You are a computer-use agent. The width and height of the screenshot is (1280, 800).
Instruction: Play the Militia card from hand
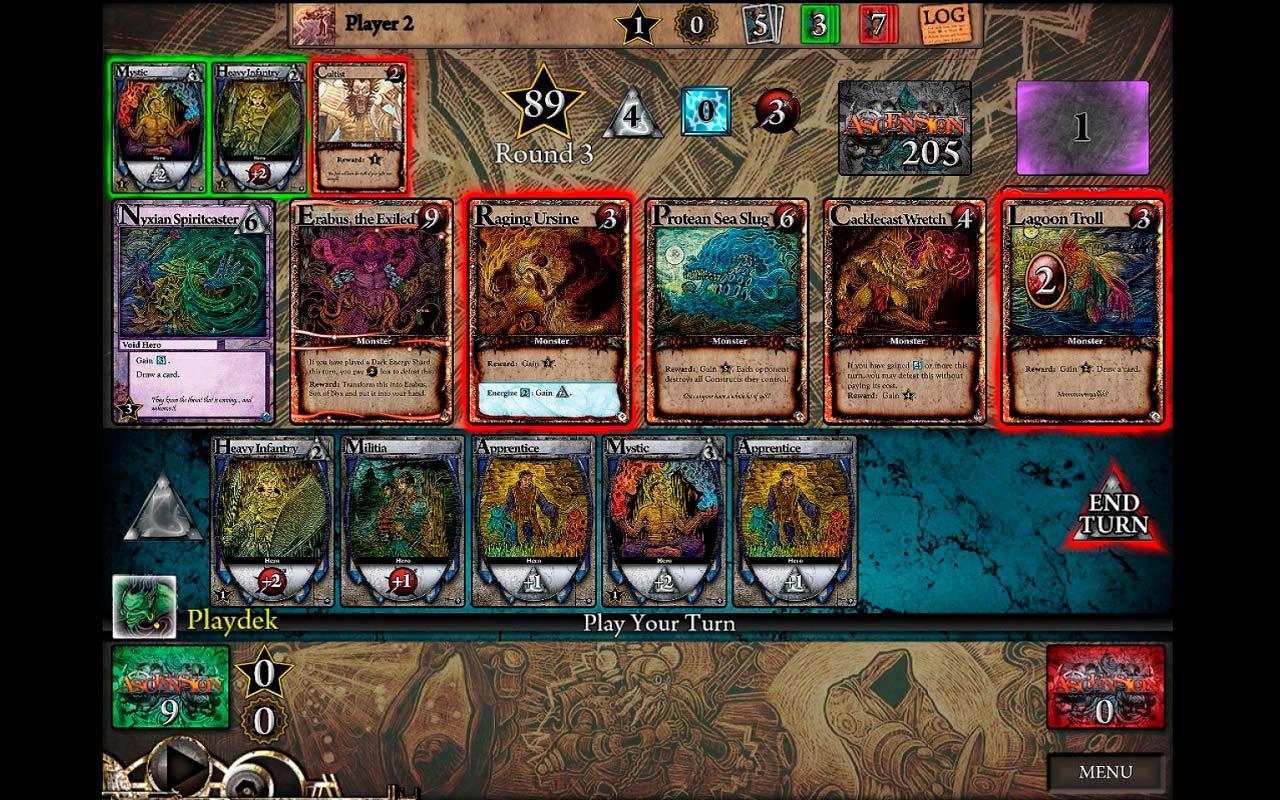tap(402, 521)
